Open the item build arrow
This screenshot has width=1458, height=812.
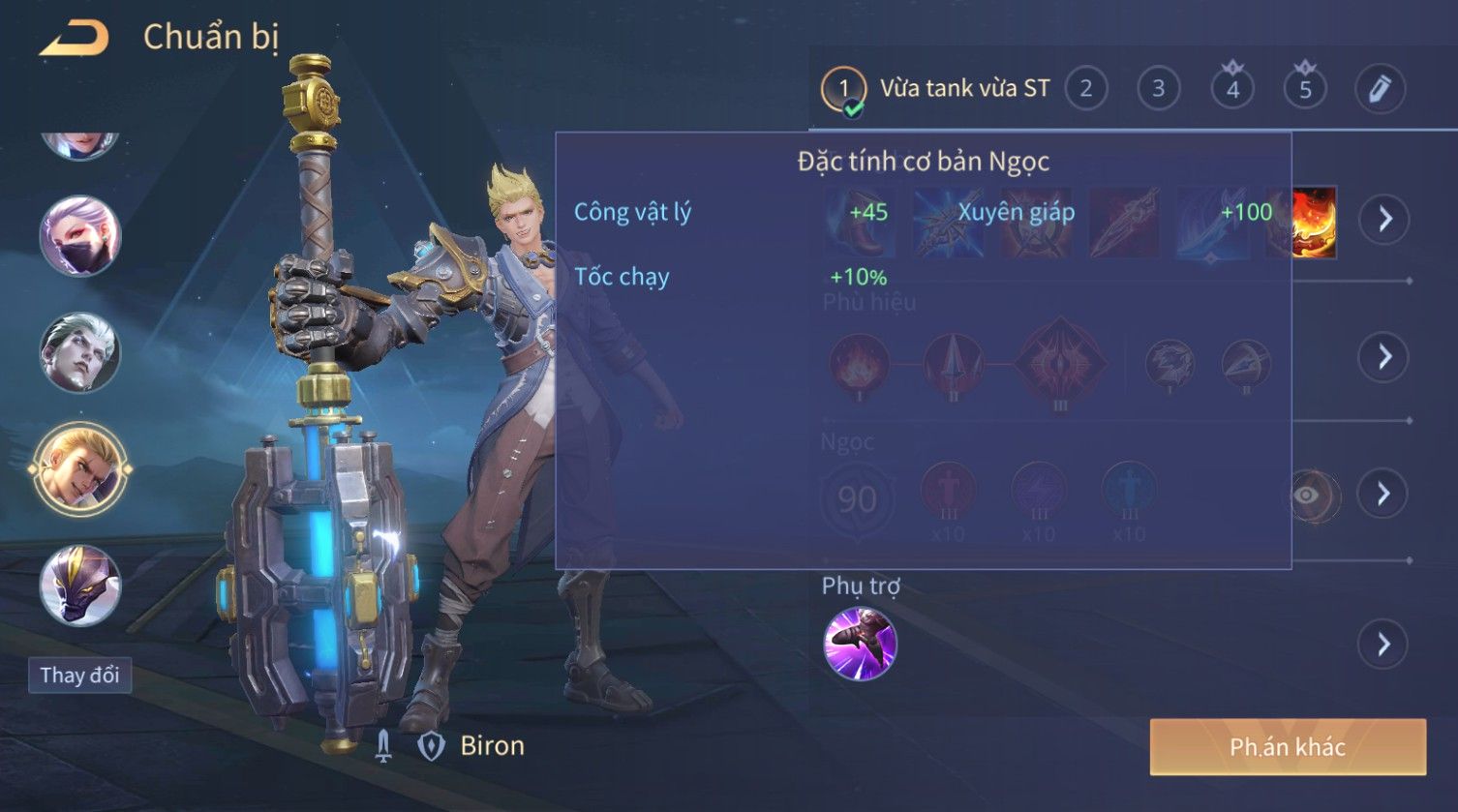(1384, 220)
